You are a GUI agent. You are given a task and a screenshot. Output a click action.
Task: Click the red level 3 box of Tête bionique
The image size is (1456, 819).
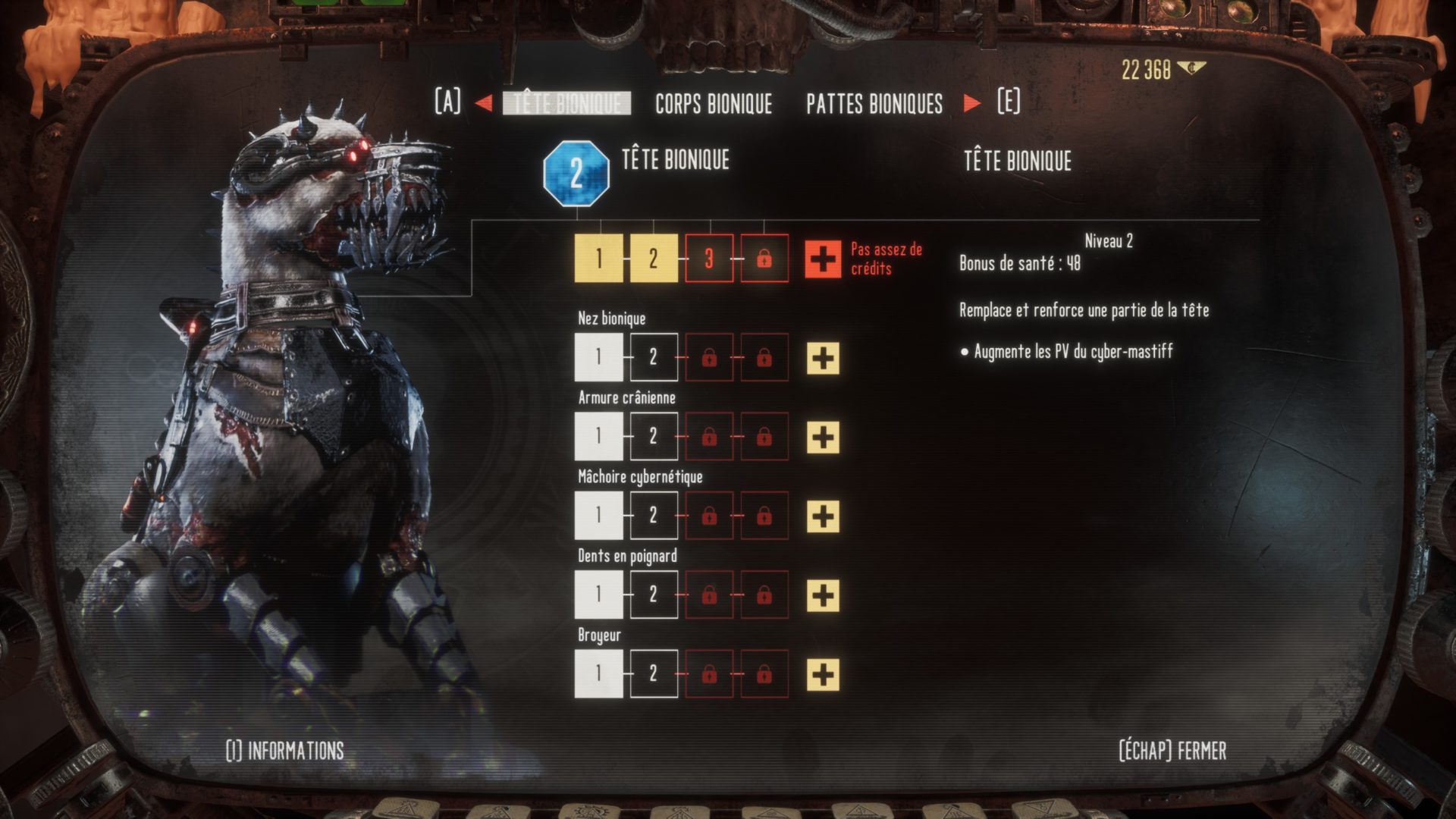[x=709, y=259]
